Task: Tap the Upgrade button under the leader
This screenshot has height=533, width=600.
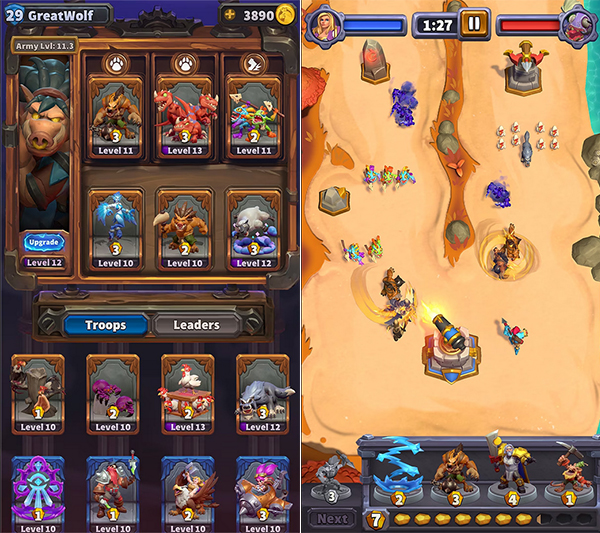Action: pyautogui.click(x=44, y=243)
